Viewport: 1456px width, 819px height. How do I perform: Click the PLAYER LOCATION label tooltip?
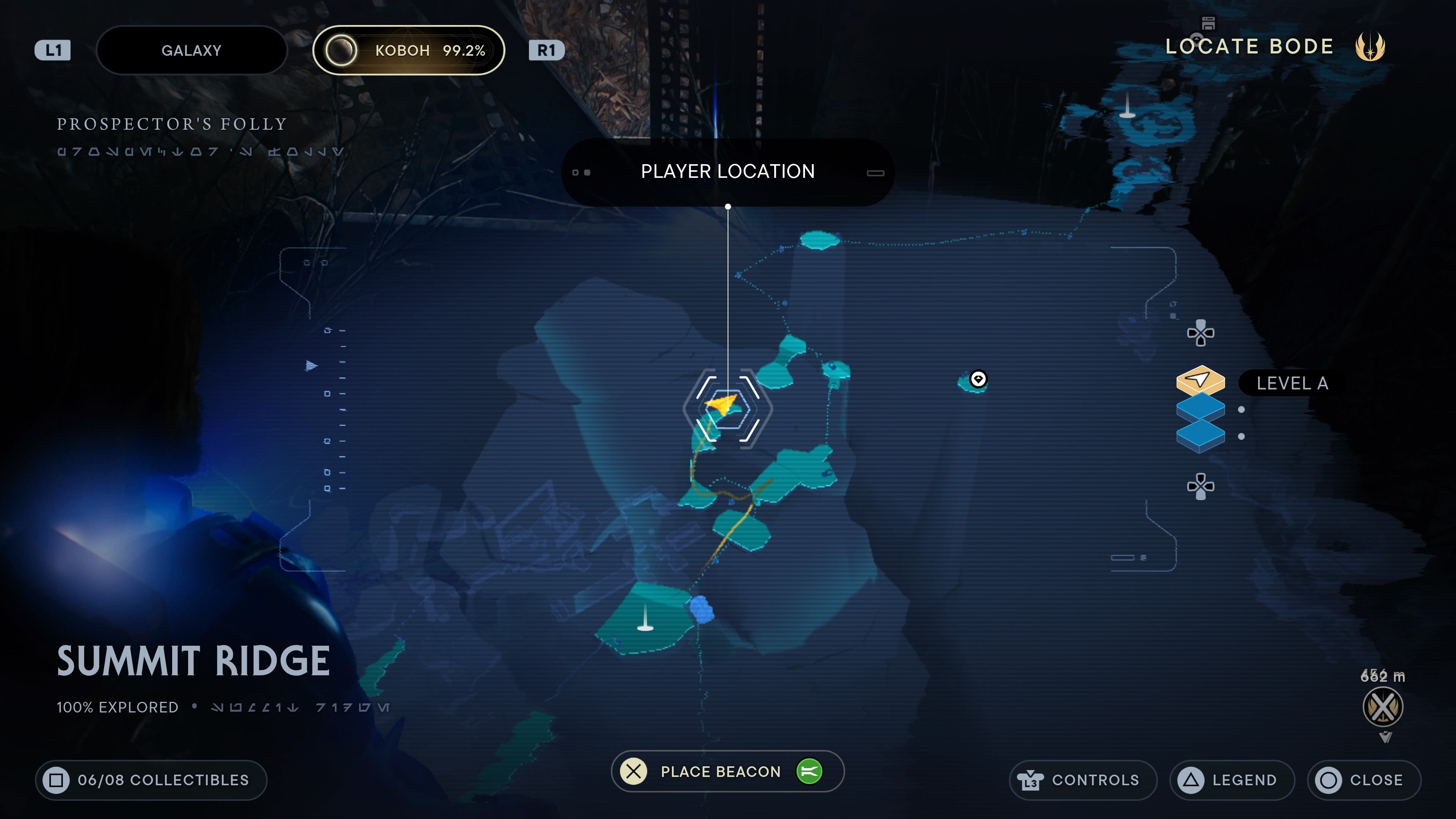point(728,171)
